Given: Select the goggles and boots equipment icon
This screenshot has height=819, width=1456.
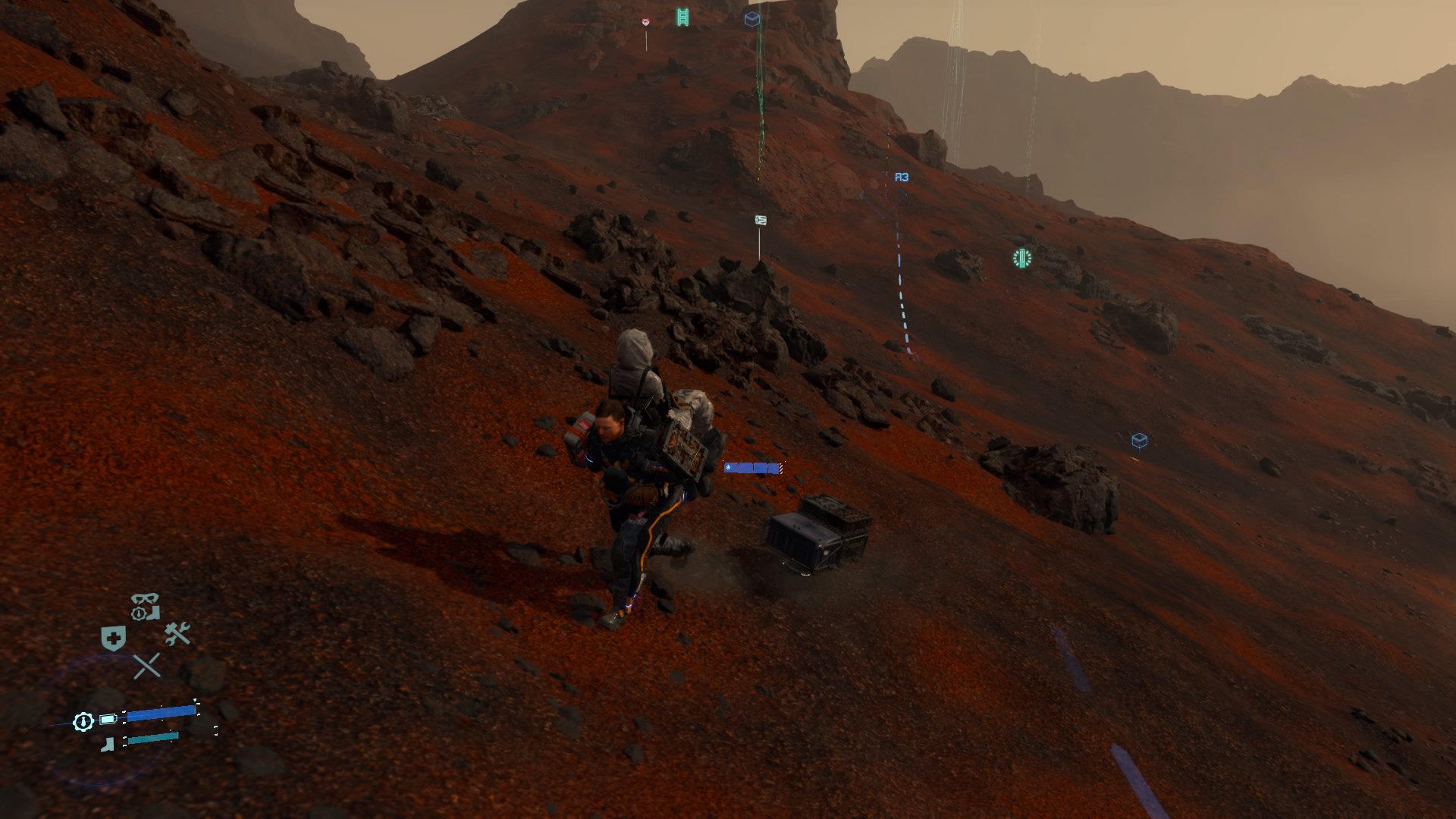Looking at the screenshot, I should tap(145, 607).
